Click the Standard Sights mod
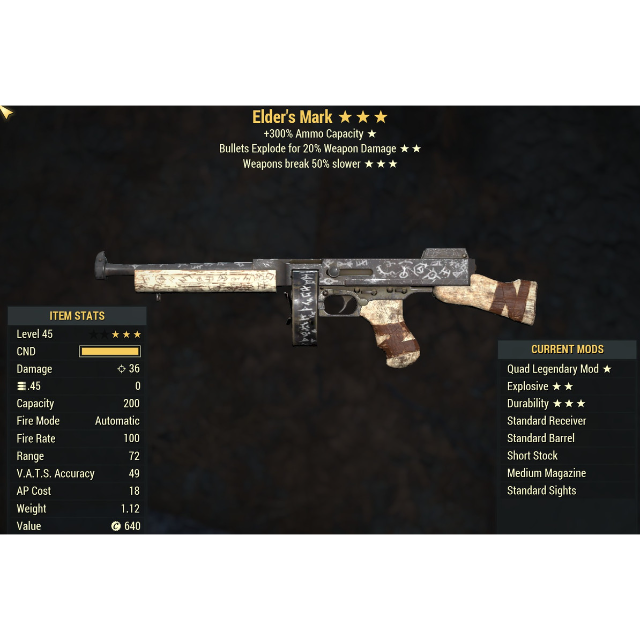The image size is (640, 640). pyautogui.click(x=541, y=490)
